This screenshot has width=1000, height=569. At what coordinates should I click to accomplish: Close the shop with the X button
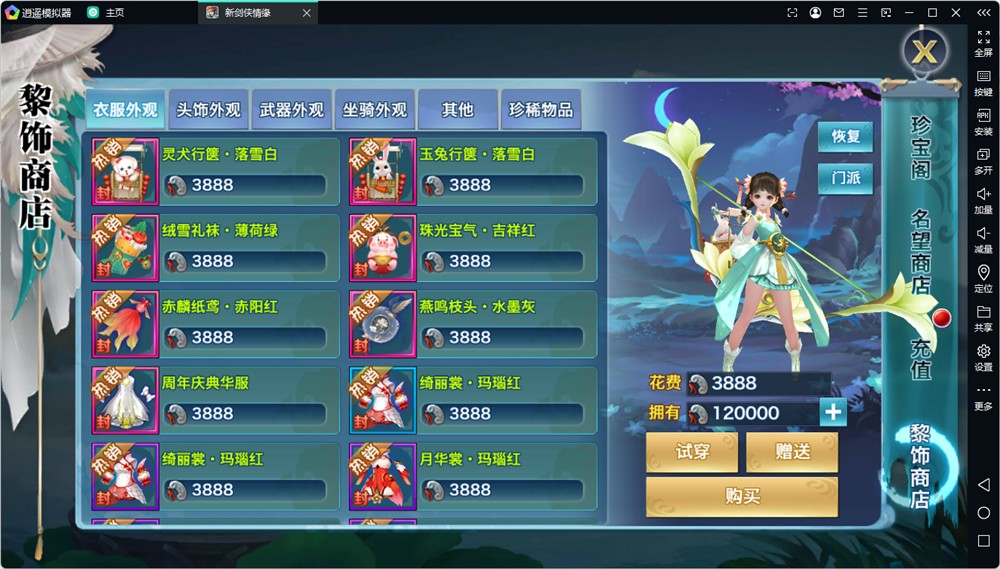click(925, 52)
